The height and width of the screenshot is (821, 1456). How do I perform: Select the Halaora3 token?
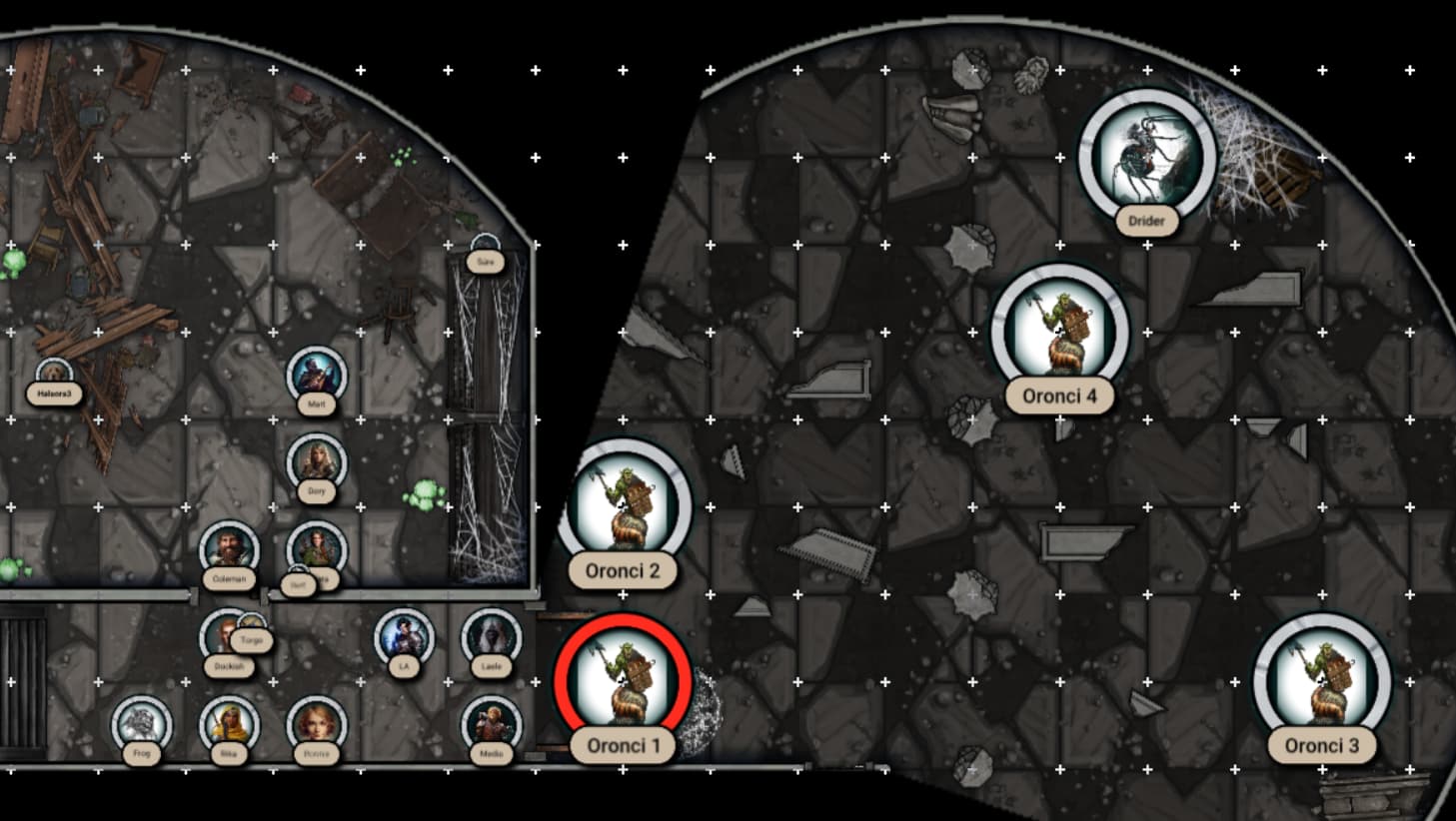54,376
